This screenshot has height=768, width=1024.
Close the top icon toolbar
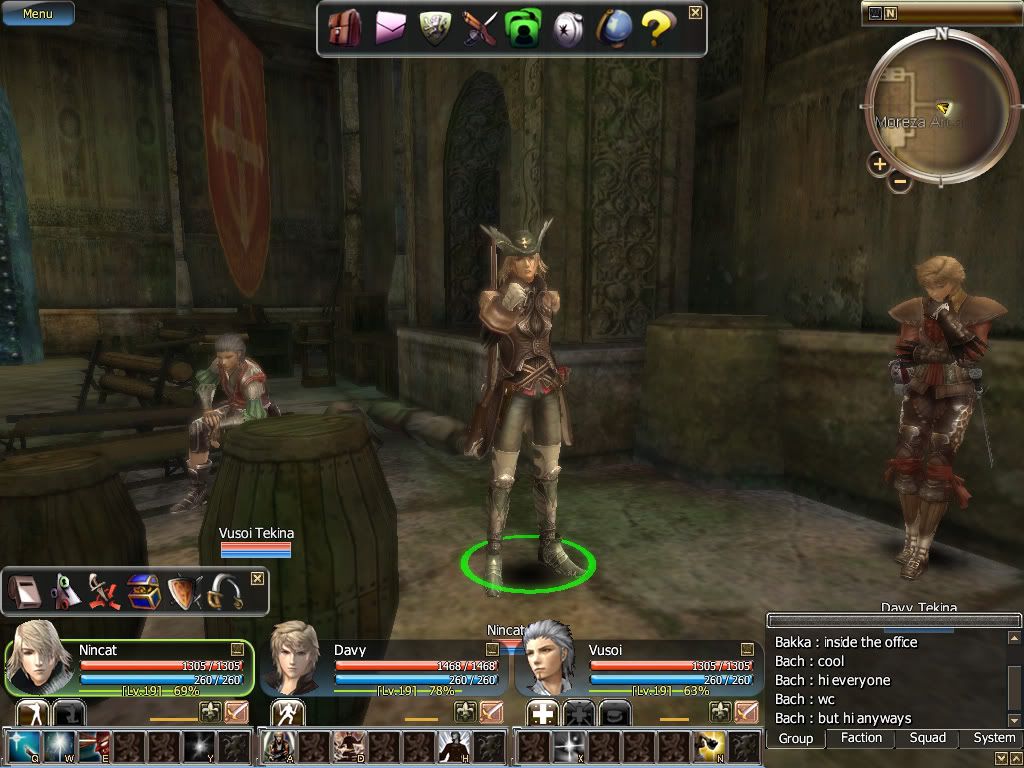click(x=695, y=13)
